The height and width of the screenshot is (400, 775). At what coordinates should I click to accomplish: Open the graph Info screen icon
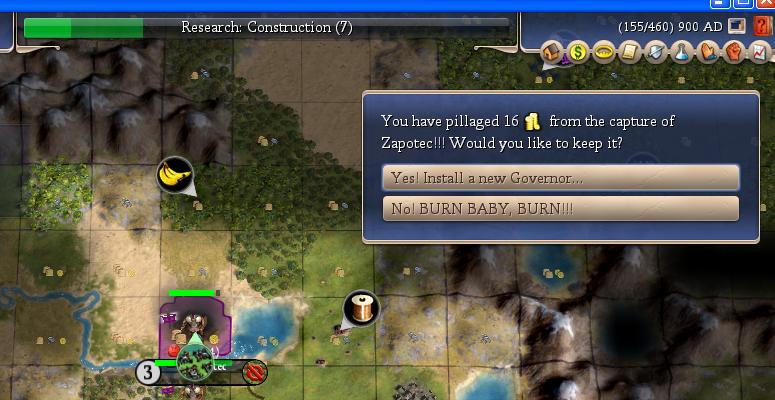coord(758,52)
